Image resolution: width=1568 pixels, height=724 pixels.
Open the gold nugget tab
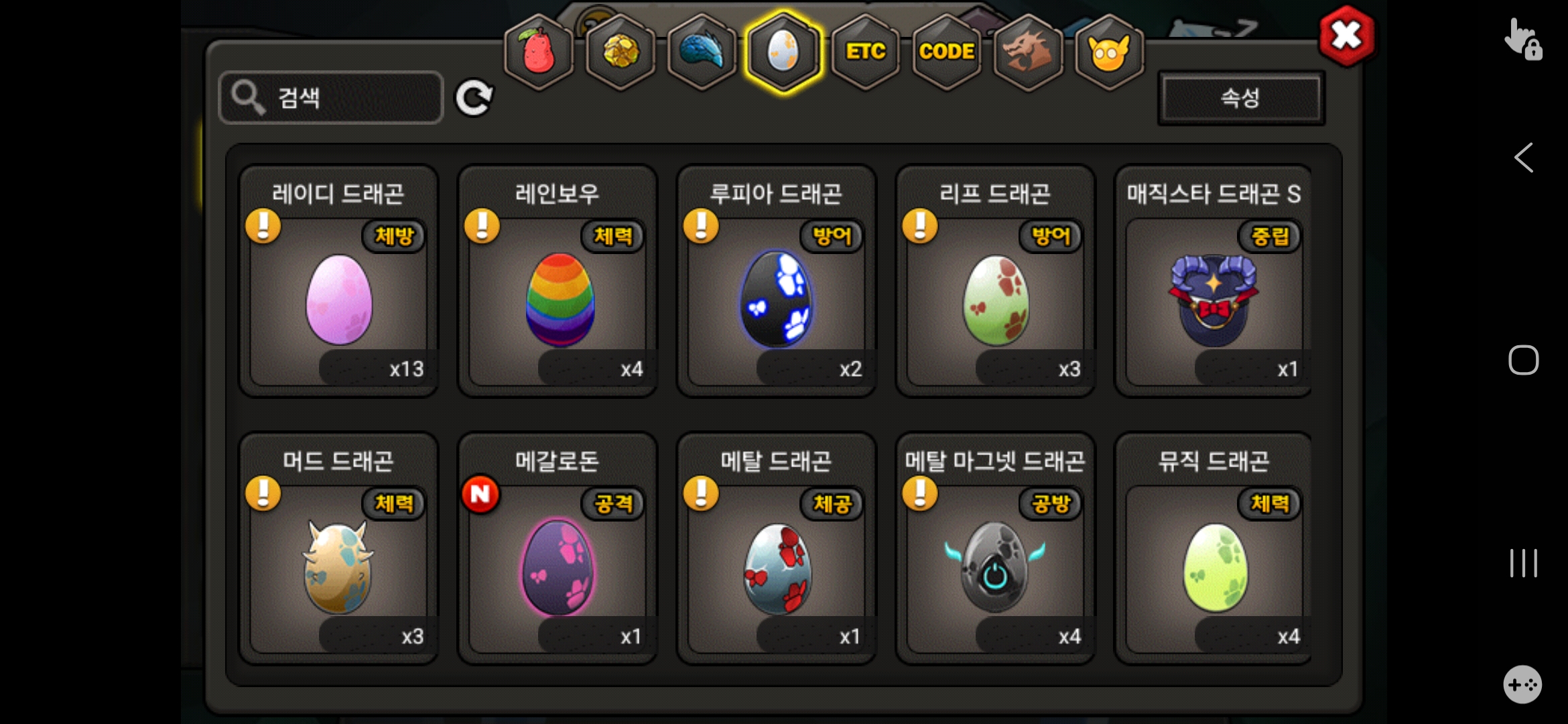[620, 52]
